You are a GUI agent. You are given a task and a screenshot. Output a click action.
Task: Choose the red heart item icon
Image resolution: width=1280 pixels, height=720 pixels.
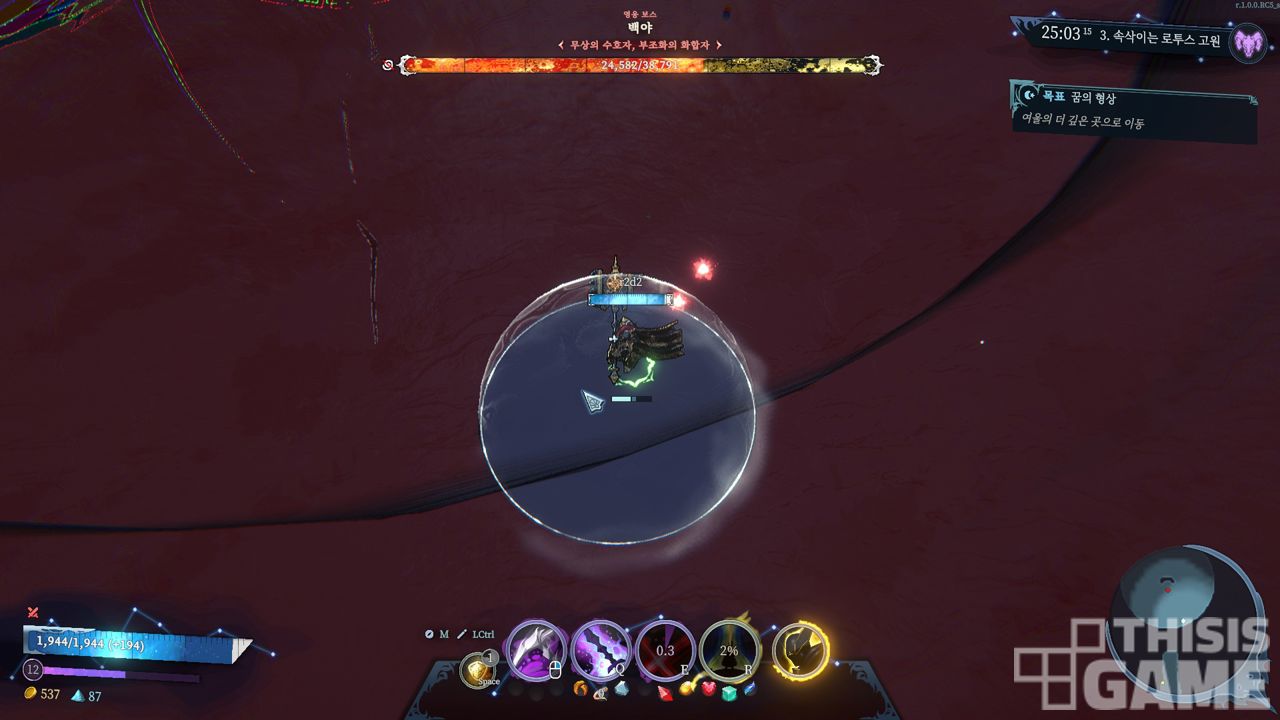click(709, 689)
